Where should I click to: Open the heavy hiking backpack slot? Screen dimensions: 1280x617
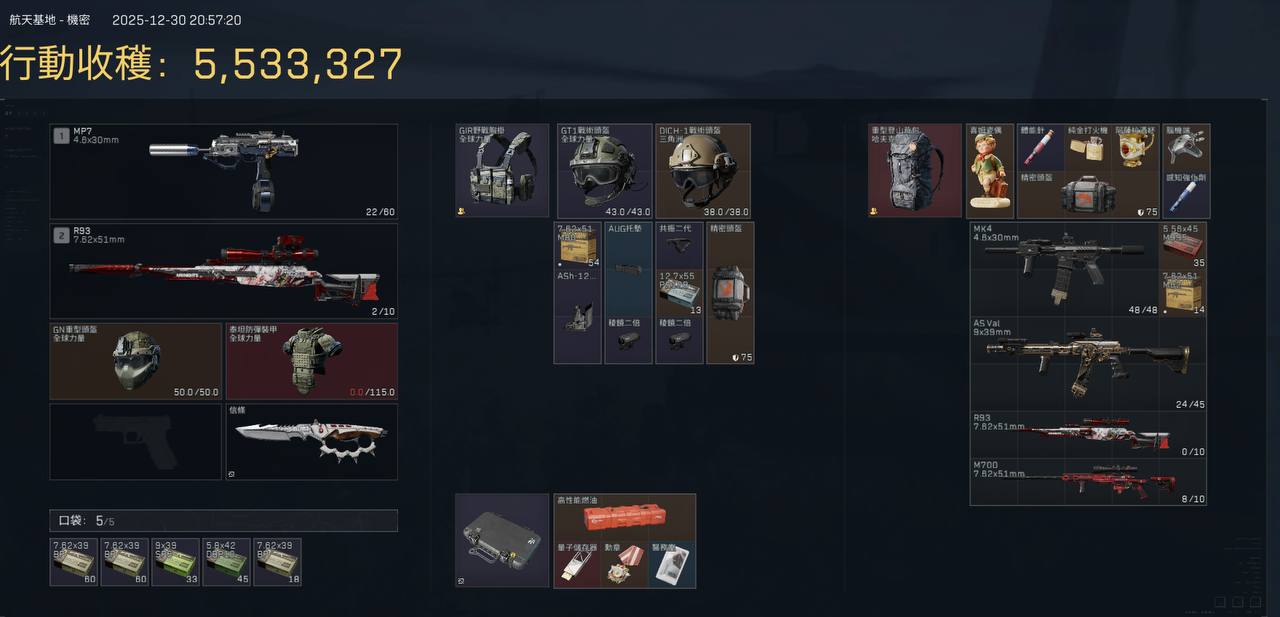(914, 171)
